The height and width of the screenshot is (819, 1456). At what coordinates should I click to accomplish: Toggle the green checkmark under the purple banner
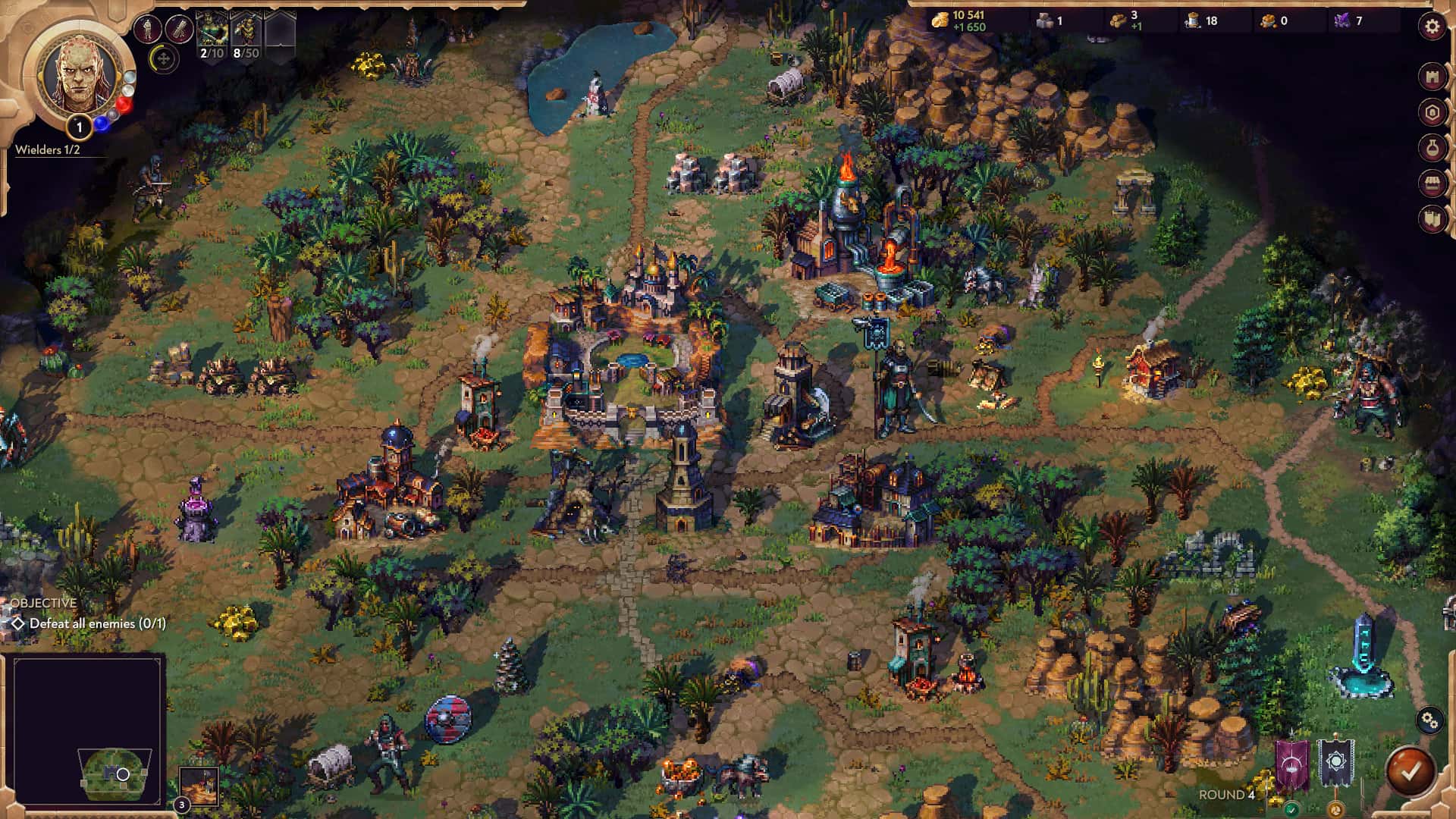1292,809
